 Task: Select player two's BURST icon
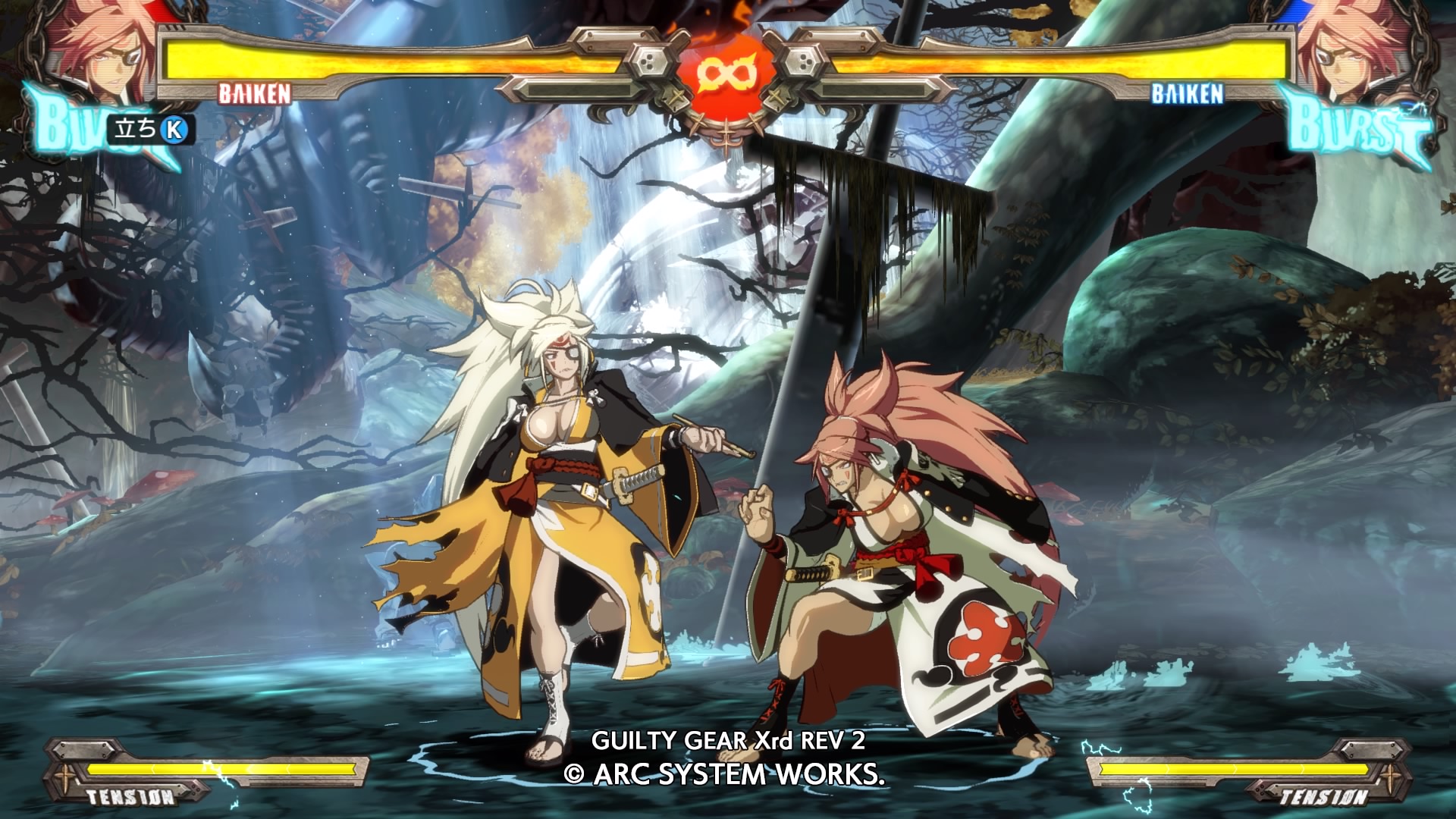pyautogui.click(x=1356, y=126)
